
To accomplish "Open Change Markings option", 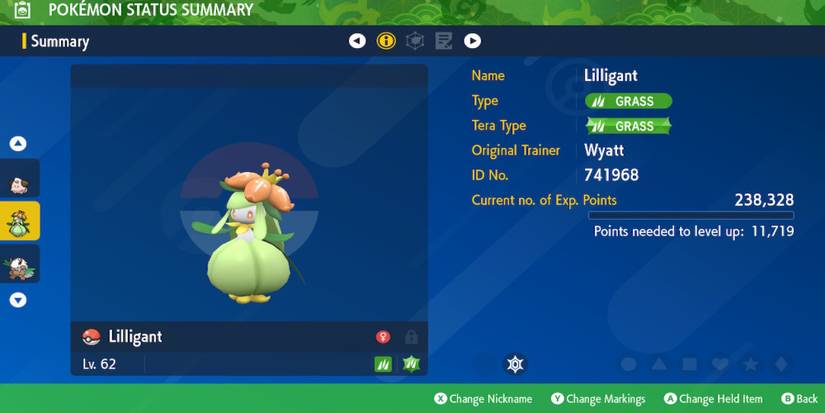I will click(598, 399).
